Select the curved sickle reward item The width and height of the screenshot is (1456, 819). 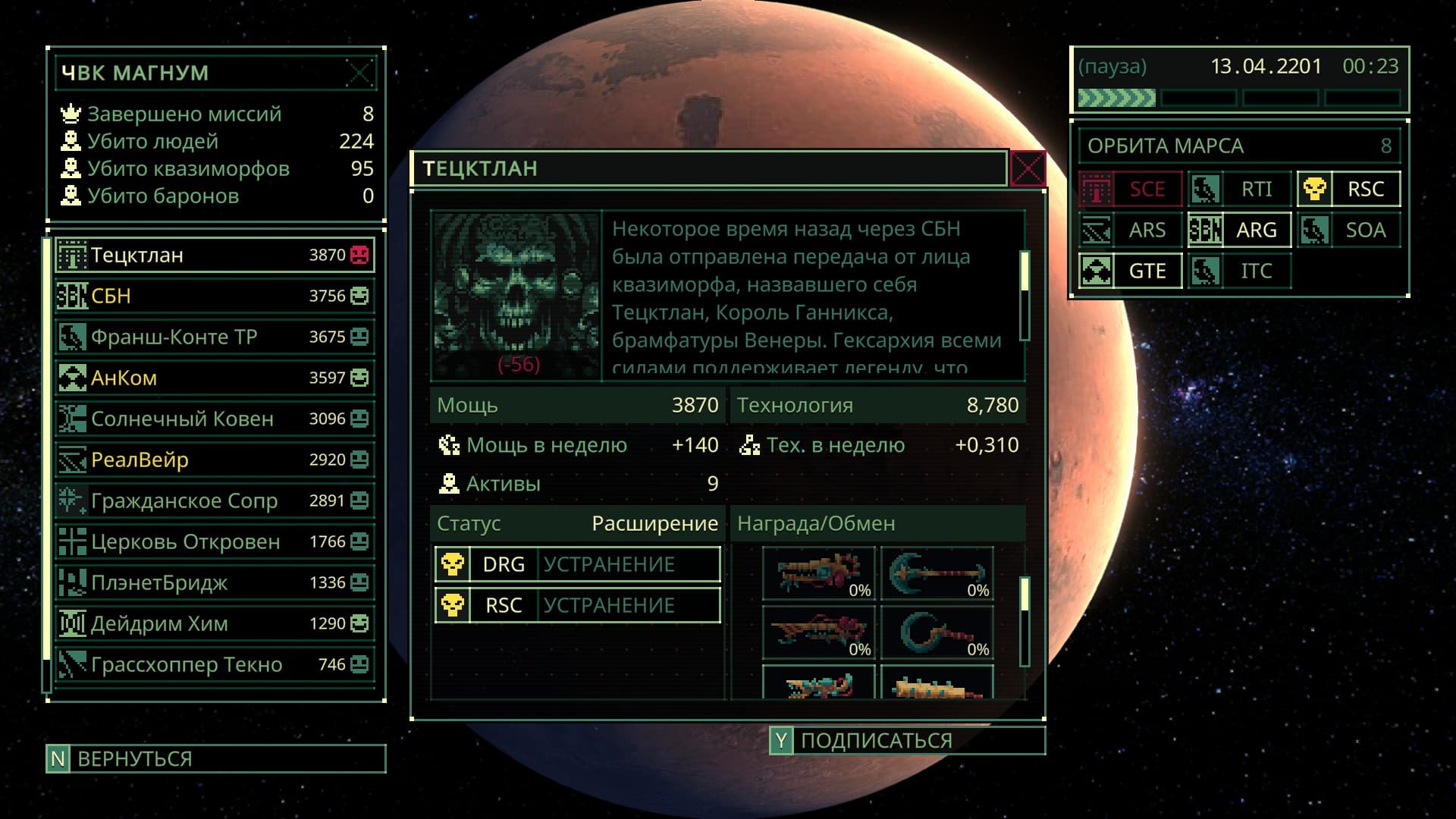937,632
